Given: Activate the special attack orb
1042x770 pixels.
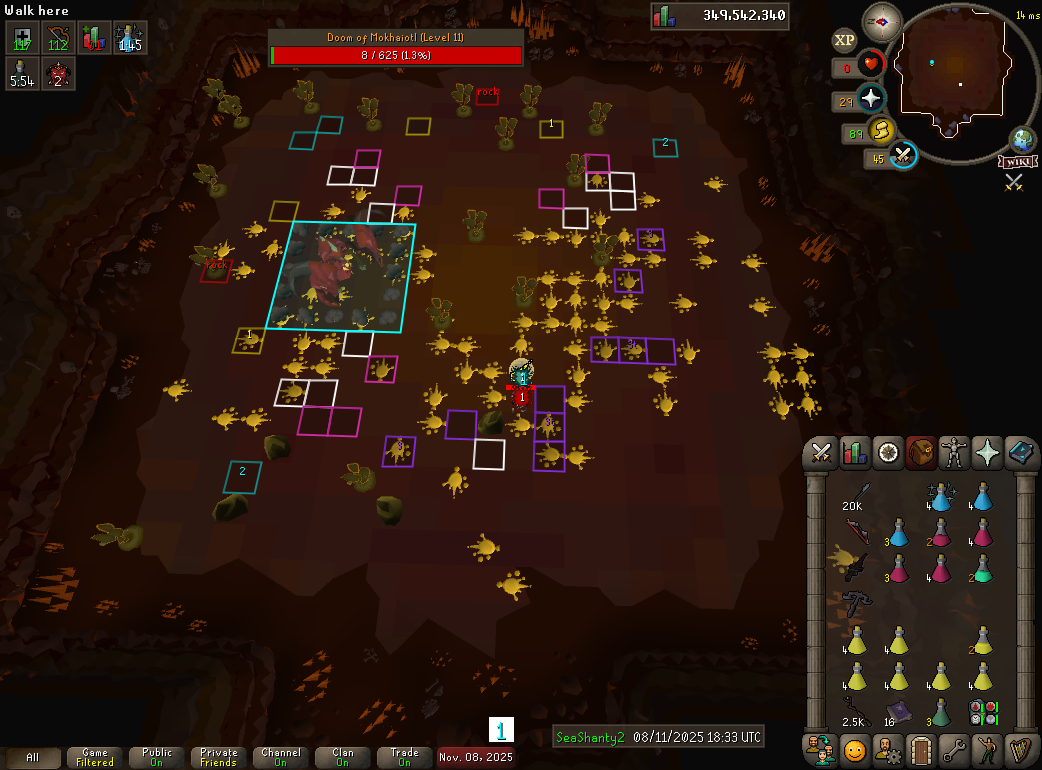Looking at the screenshot, I should click(x=903, y=155).
